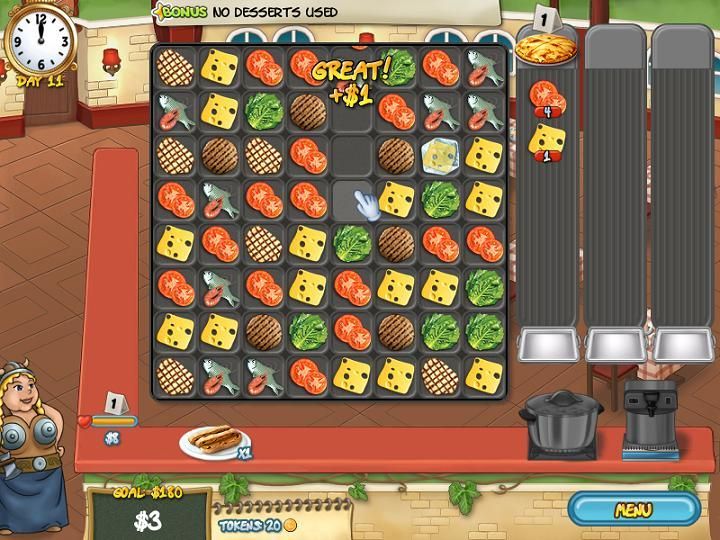Screen dimensions: 720x540
Task: Select the ice-frozen cheese tile
Action: coord(439,155)
